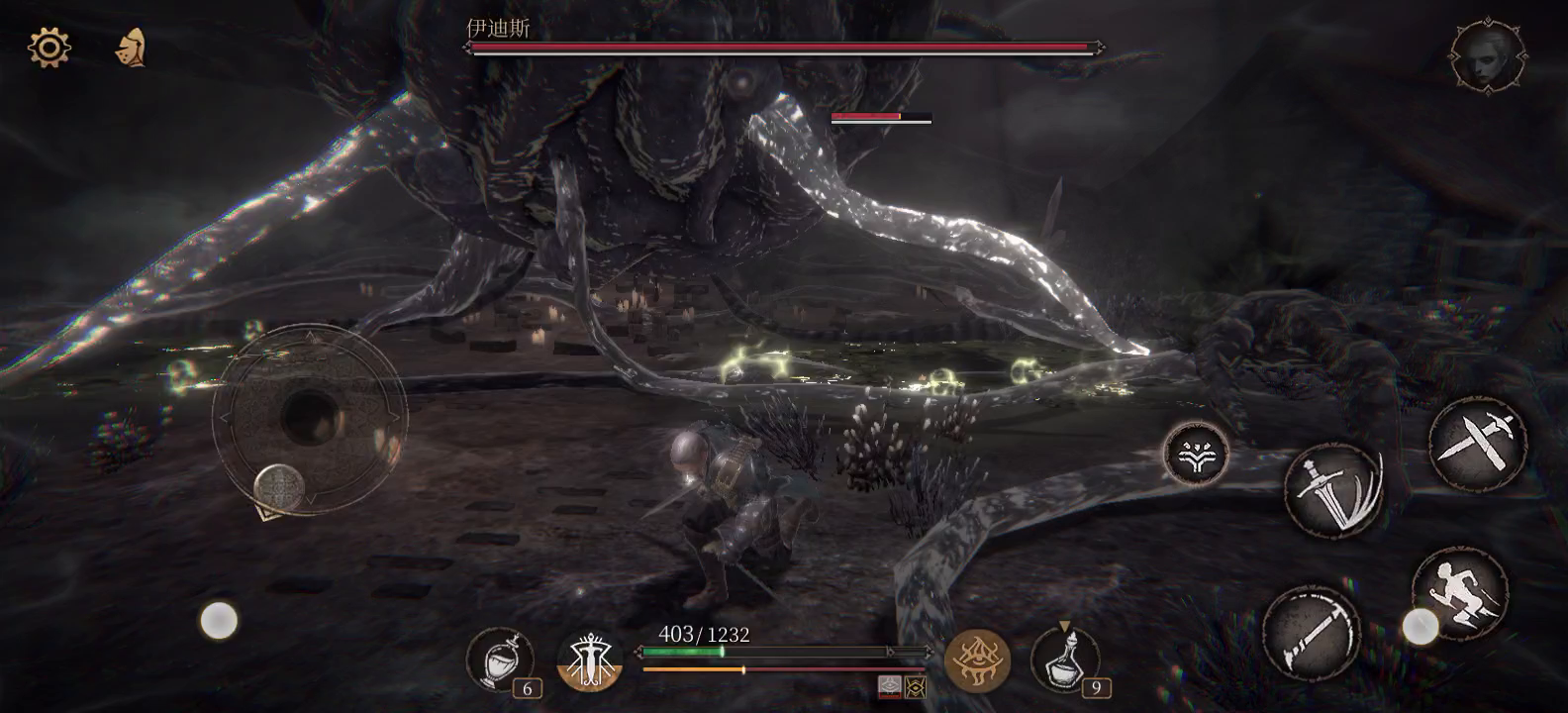Drink the potion bottle with count 9

[1064, 660]
